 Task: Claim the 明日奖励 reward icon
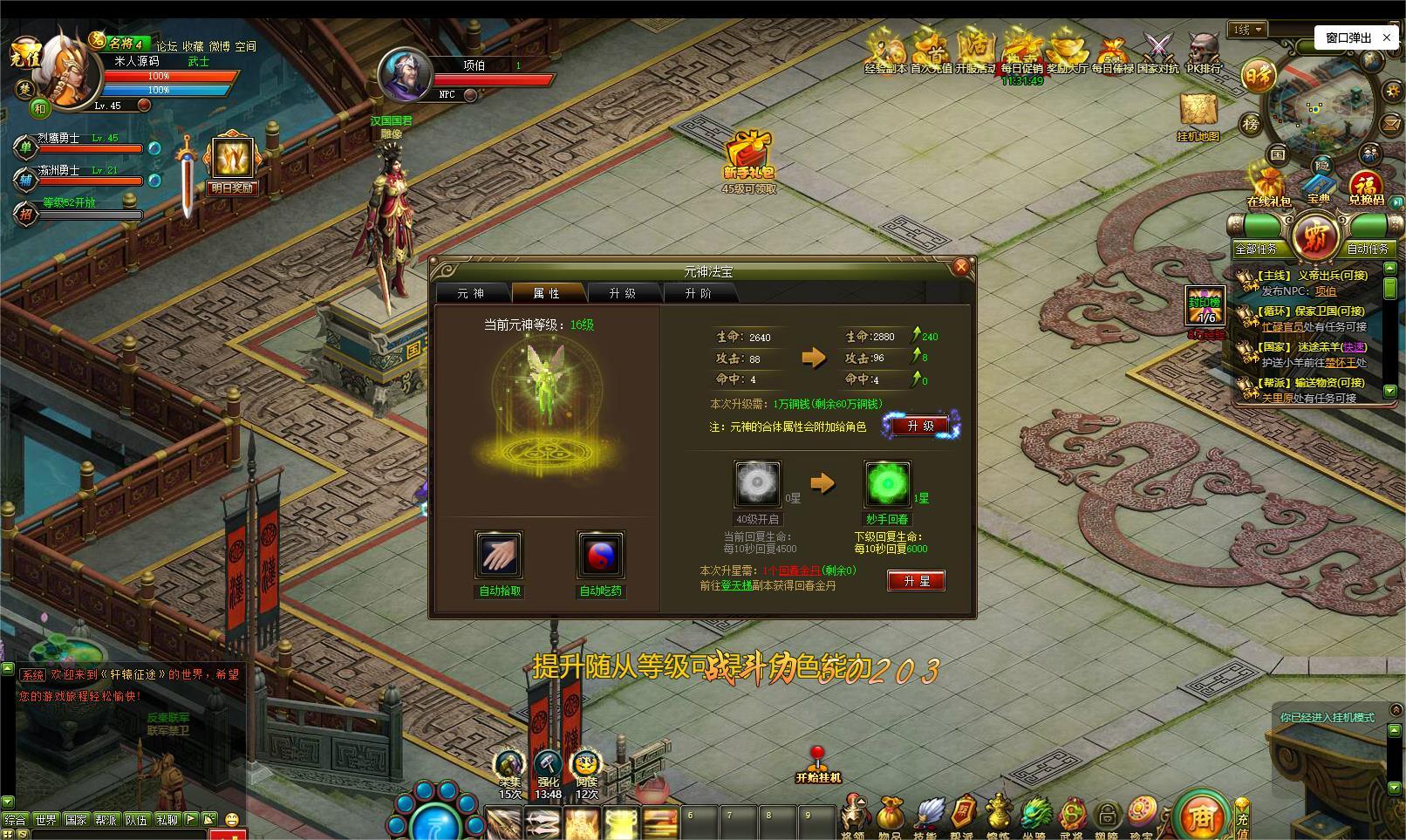click(231, 160)
